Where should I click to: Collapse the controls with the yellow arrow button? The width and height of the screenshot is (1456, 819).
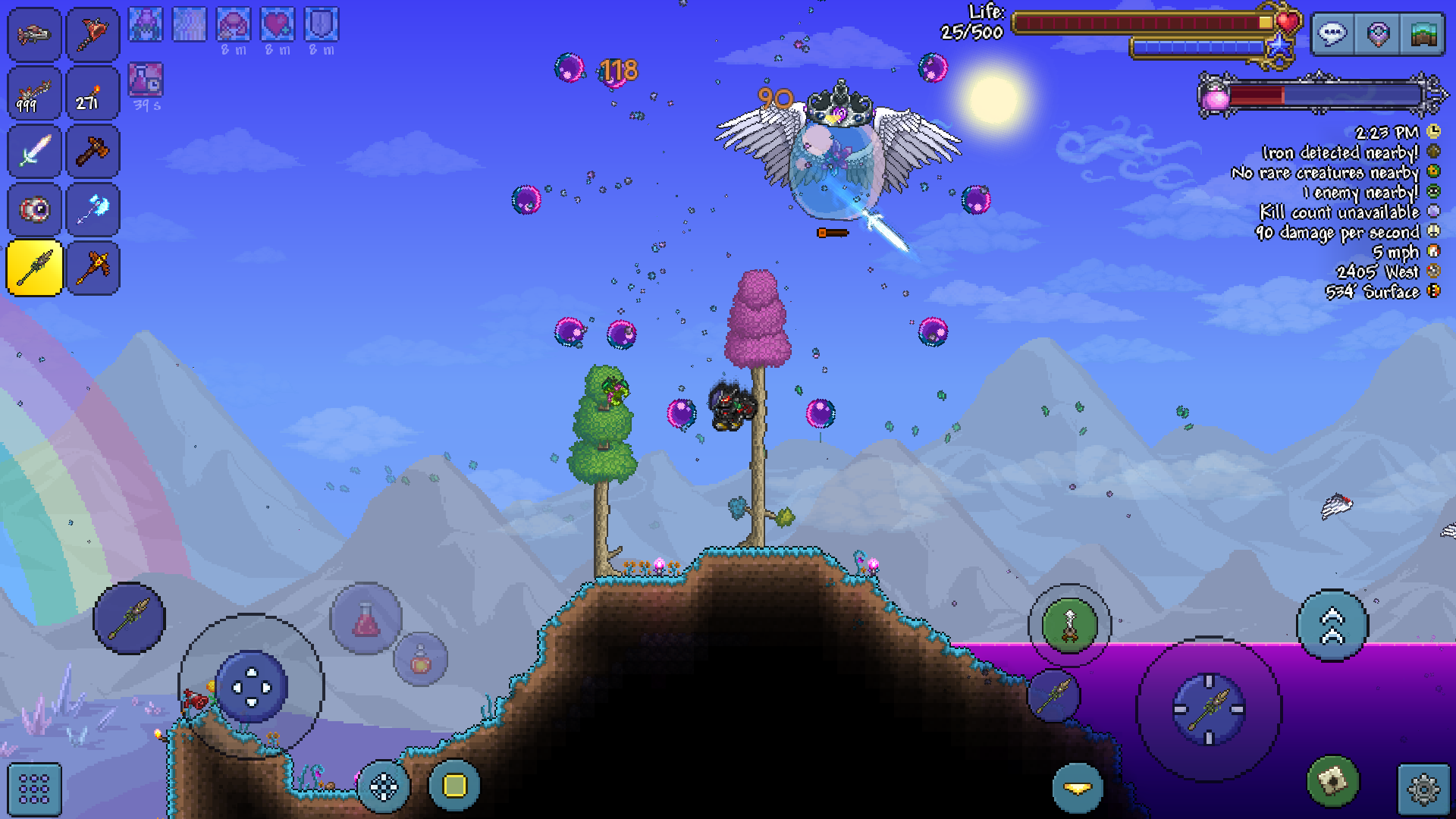click(x=1078, y=787)
